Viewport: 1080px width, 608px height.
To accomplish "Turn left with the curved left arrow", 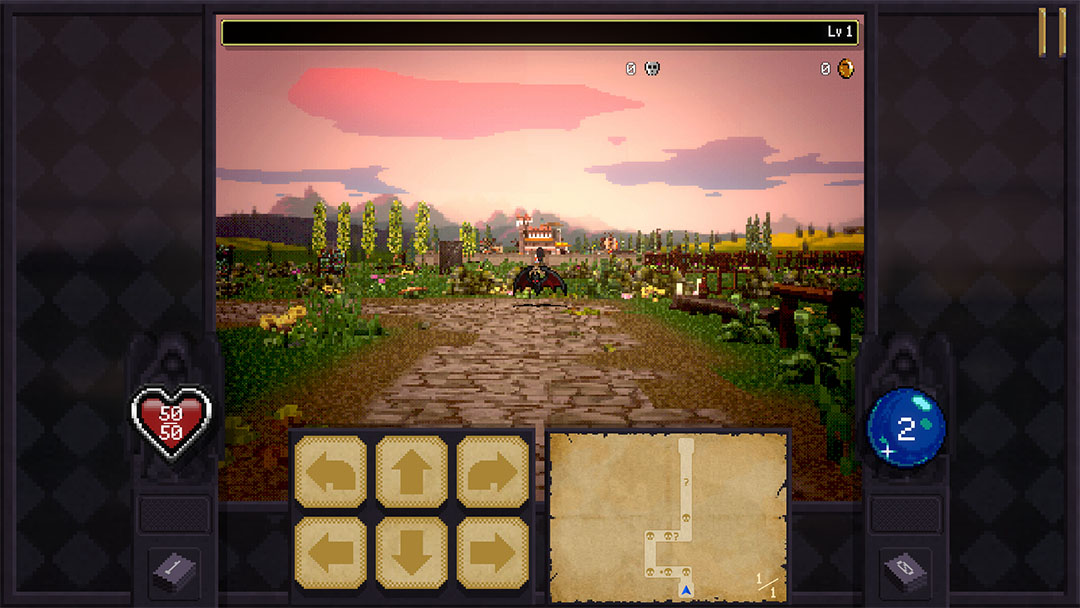I will click(329, 472).
